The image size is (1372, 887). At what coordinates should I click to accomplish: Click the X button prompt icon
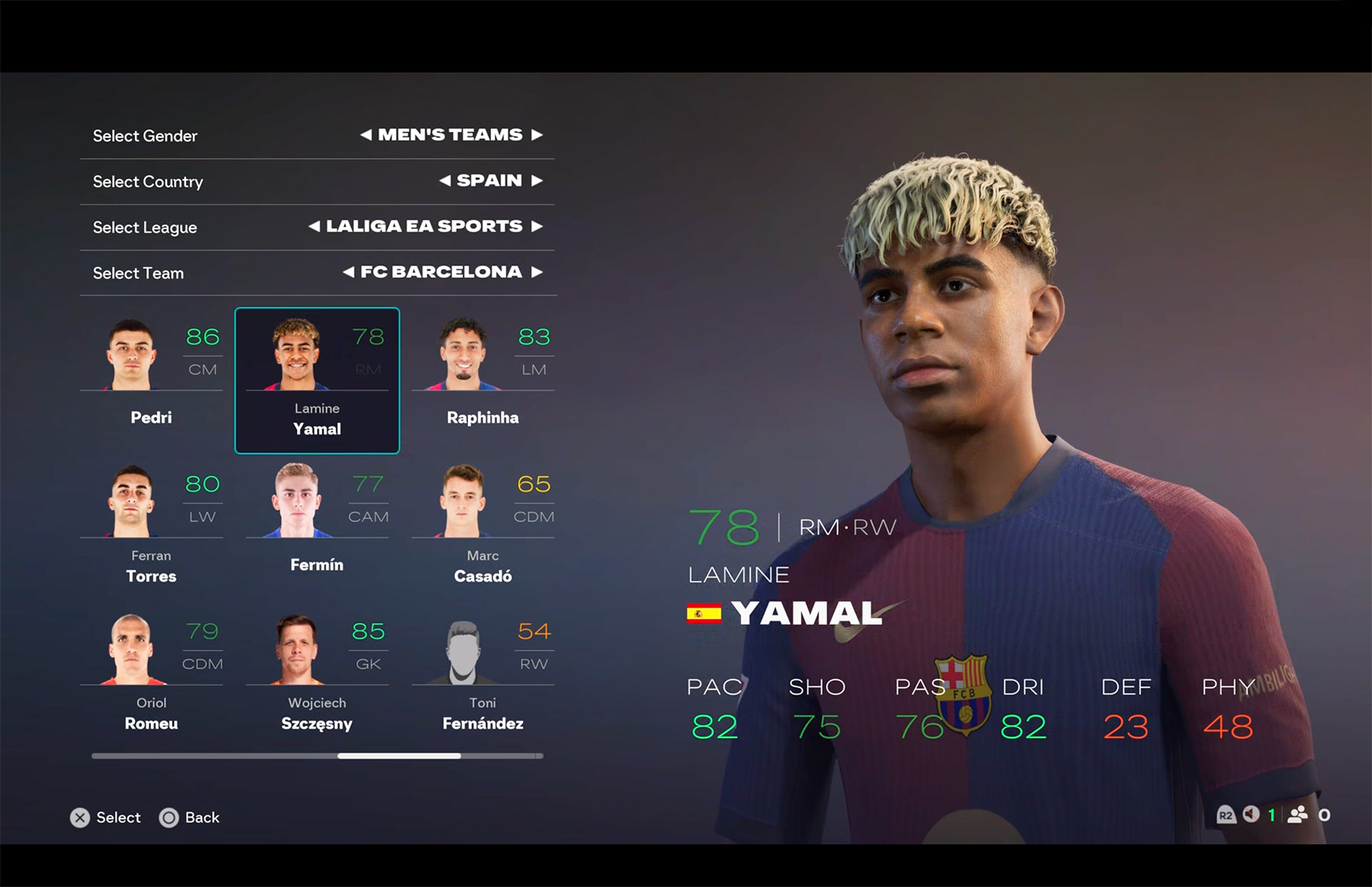(79, 818)
